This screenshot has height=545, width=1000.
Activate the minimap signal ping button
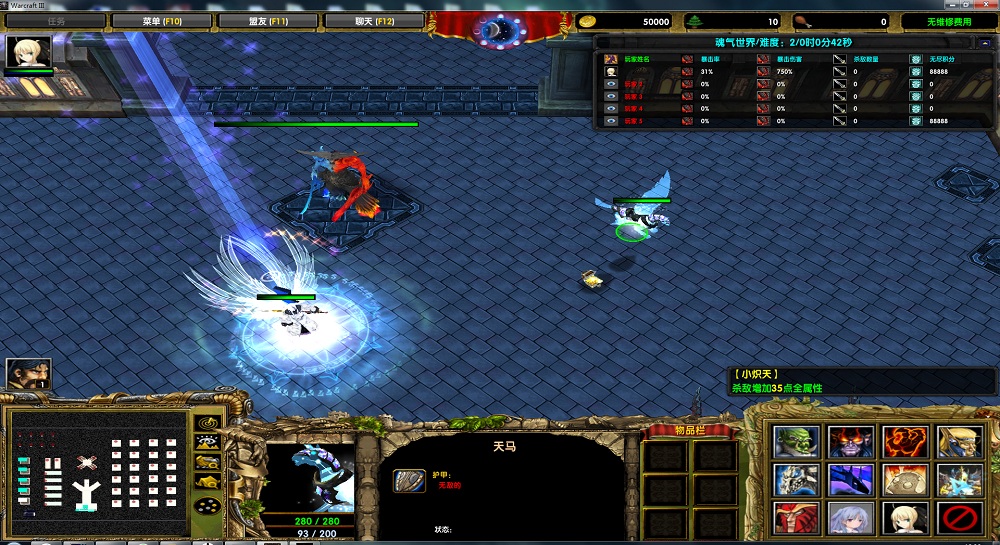coord(207,422)
